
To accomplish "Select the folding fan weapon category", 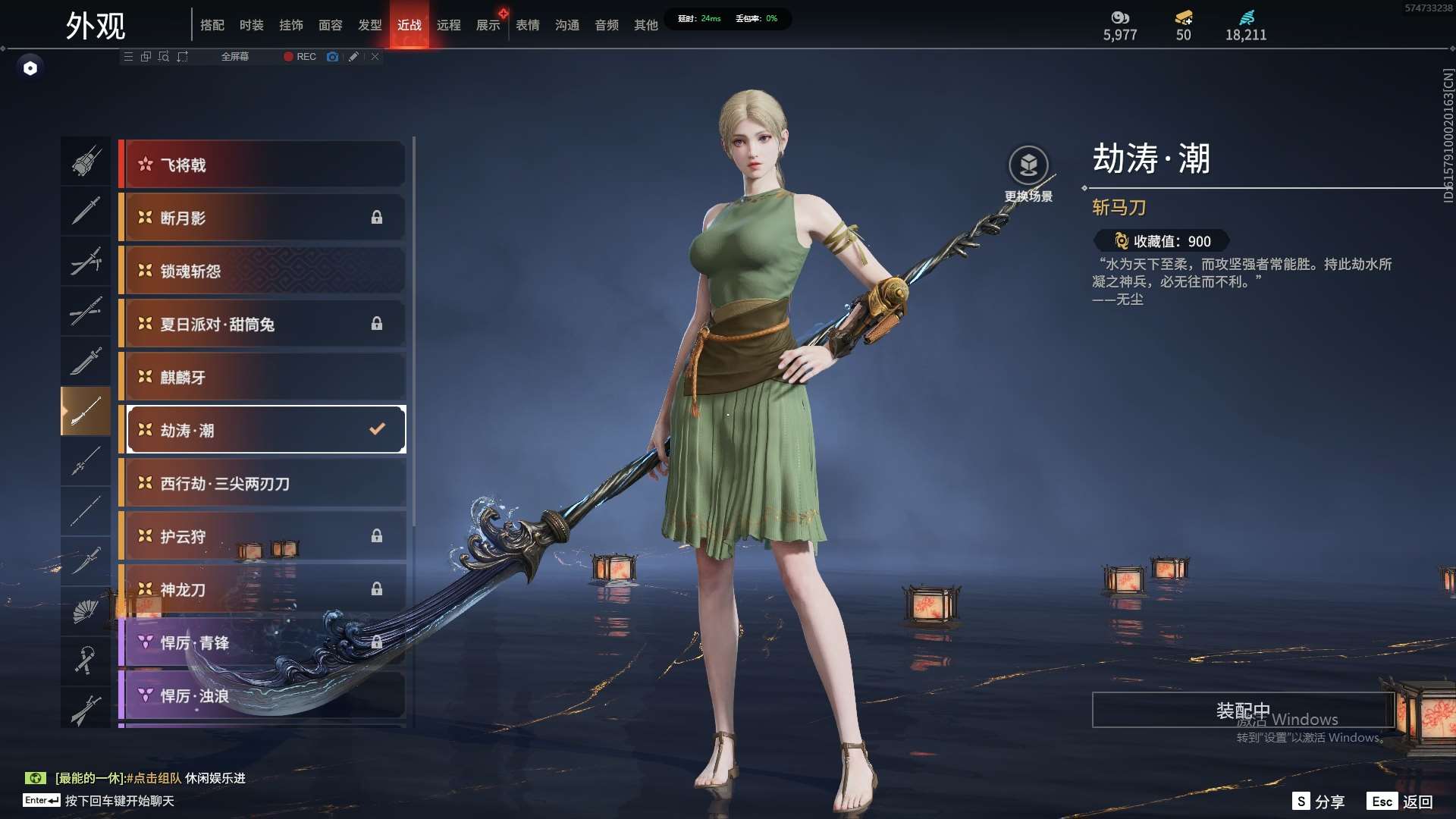I will 86,610.
